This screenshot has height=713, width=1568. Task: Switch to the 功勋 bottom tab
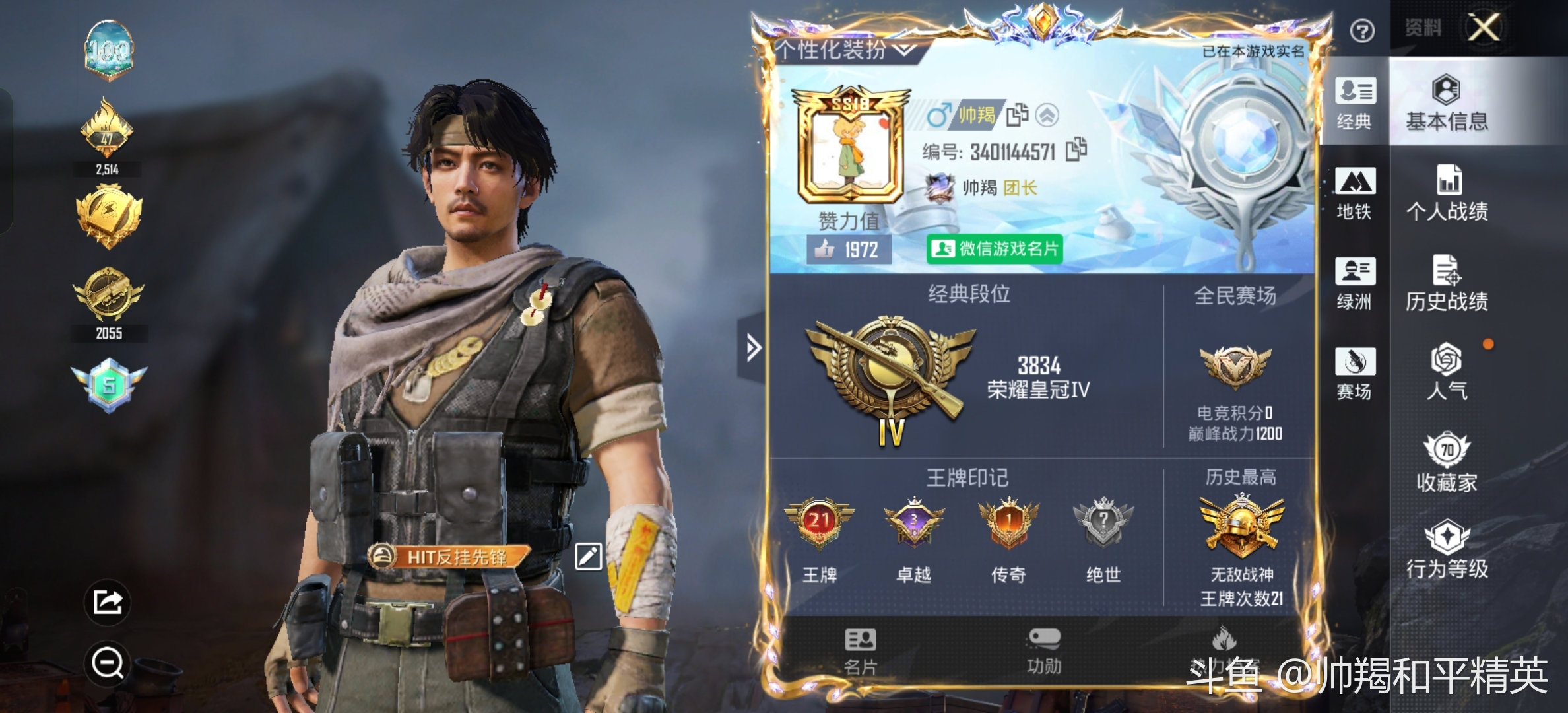(x=1044, y=651)
